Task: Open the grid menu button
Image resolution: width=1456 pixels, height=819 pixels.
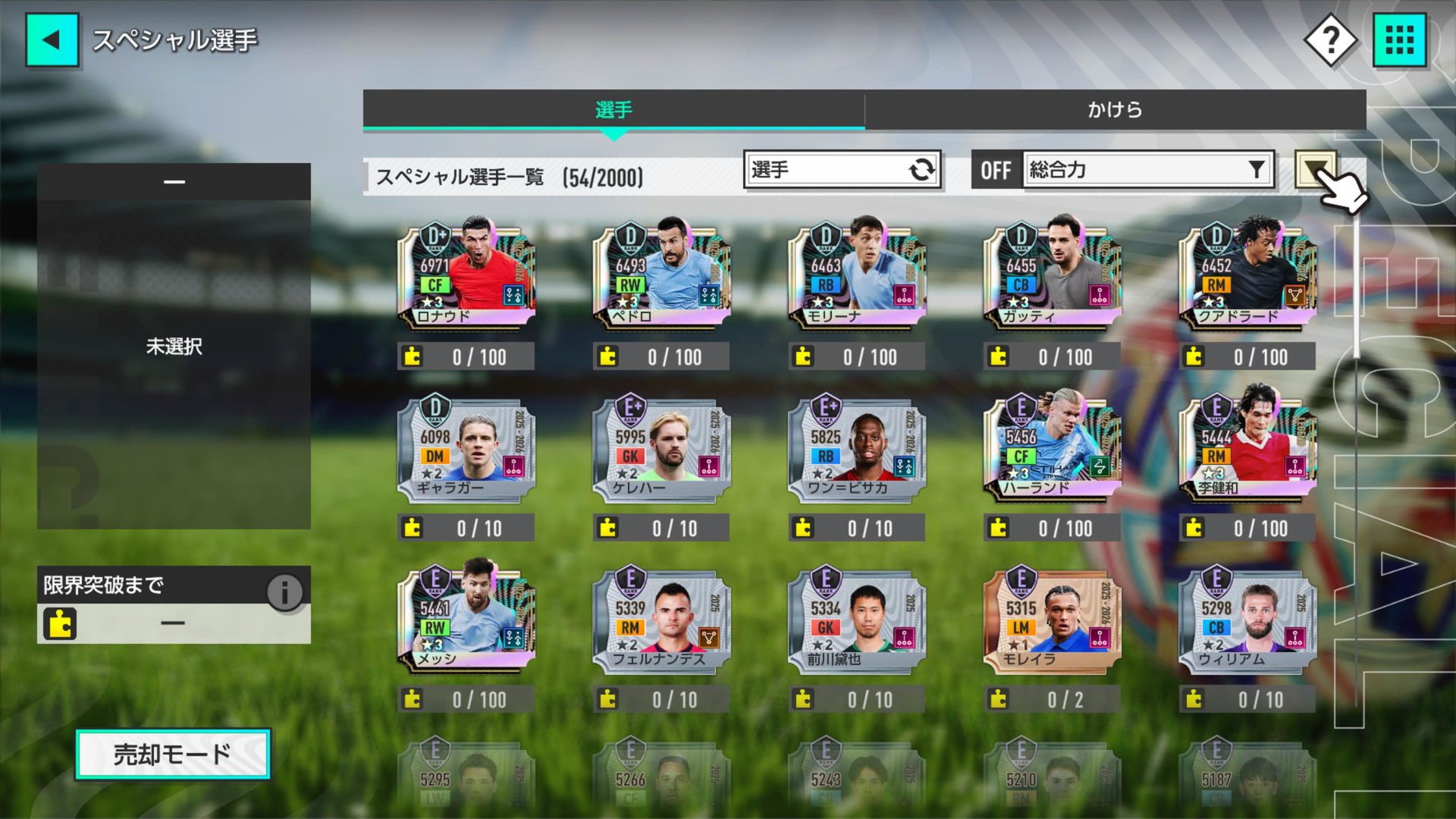Action: pyautogui.click(x=1399, y=39)
